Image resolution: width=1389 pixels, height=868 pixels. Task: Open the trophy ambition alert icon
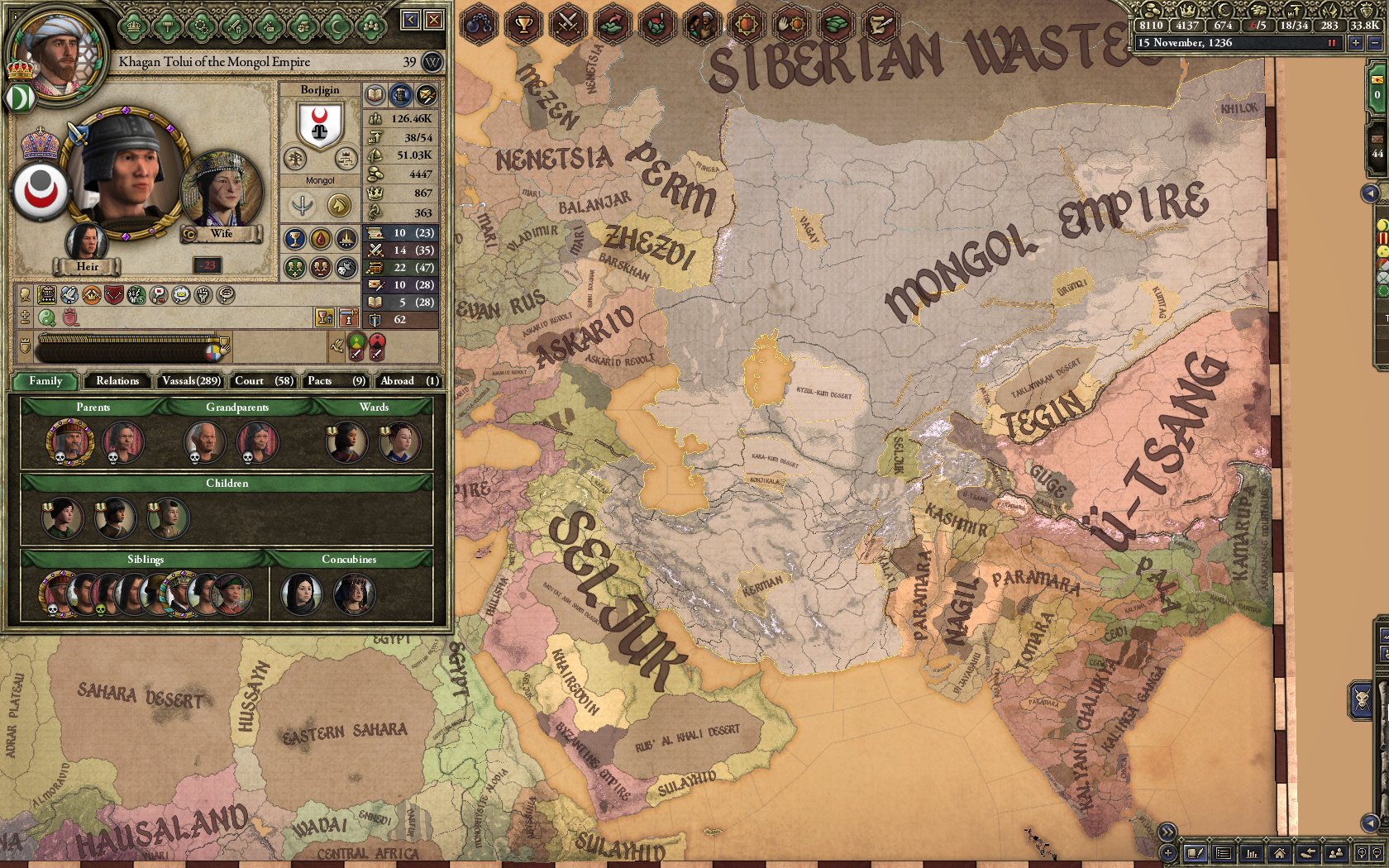(524, 26)
